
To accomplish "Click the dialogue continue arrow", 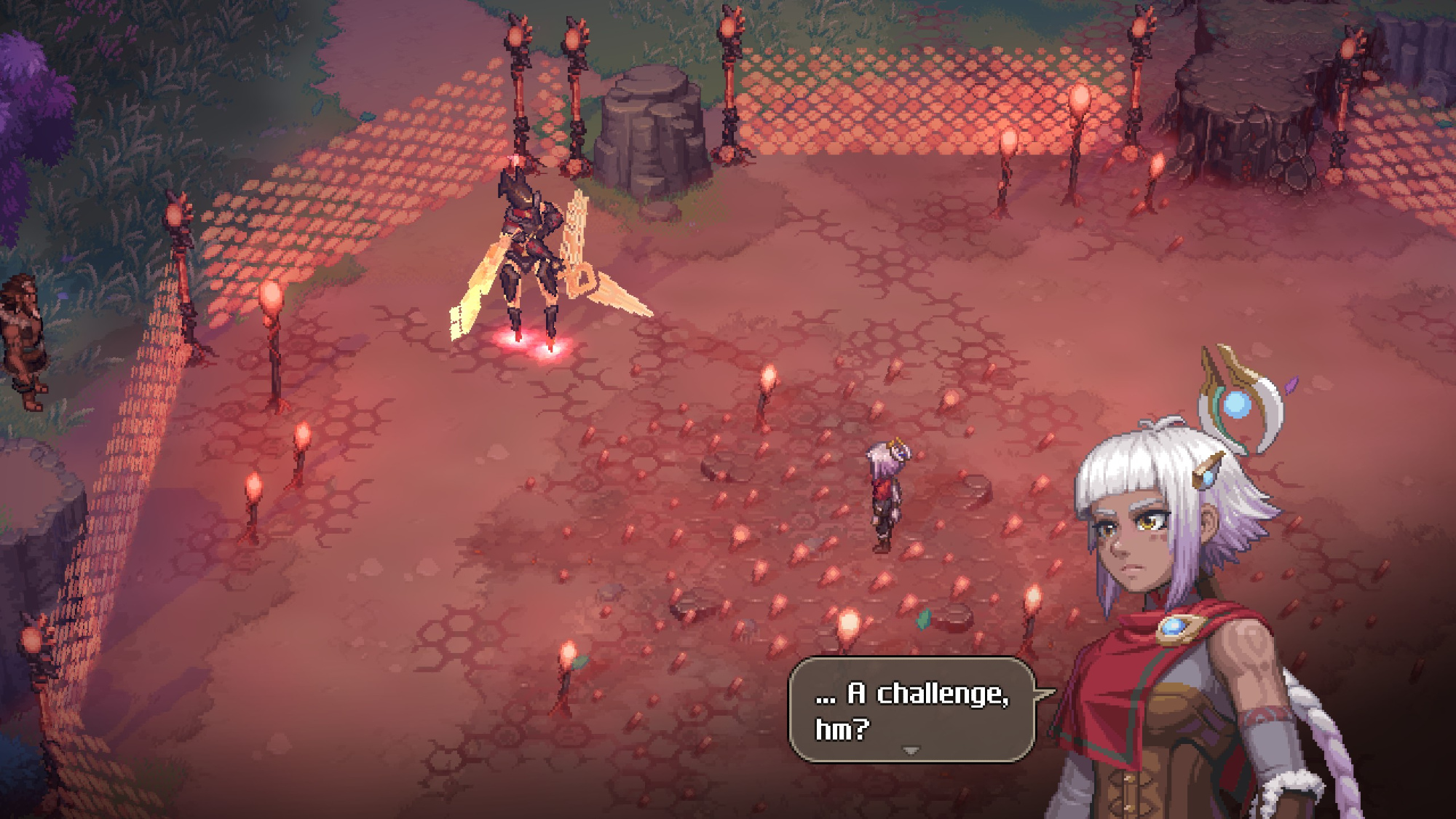I will point(911,750).
